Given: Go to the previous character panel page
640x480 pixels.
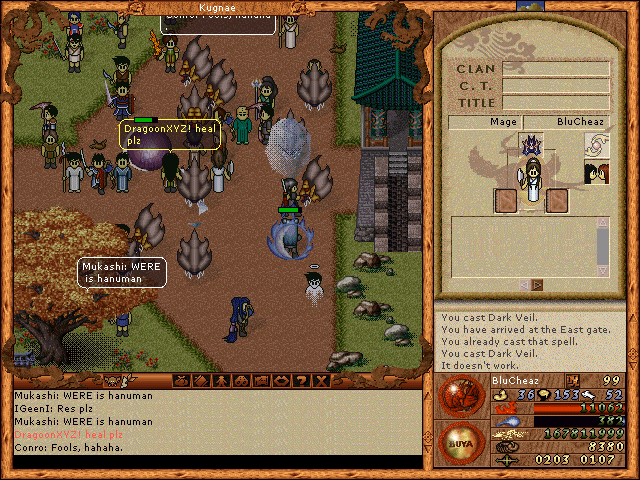Looking at the screenshot, I should tap(522, 285).
